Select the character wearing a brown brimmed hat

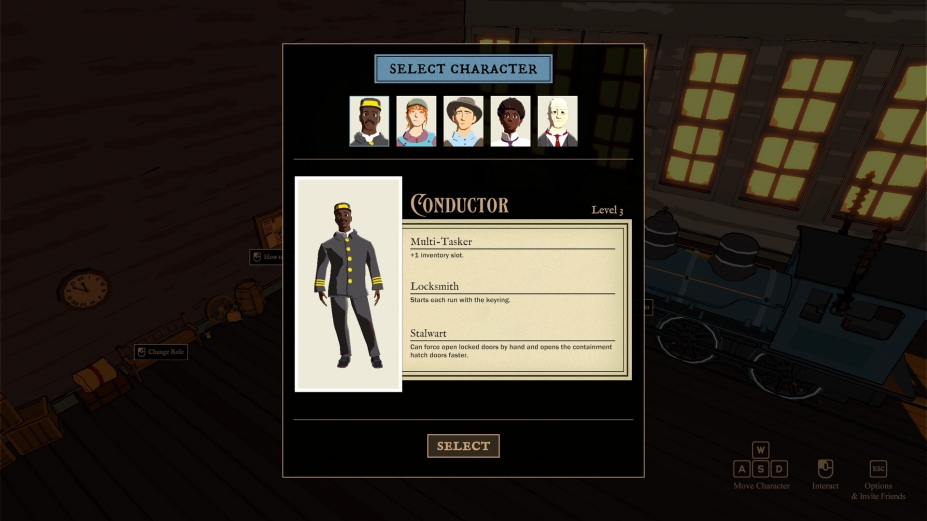[x=463, y=121]
